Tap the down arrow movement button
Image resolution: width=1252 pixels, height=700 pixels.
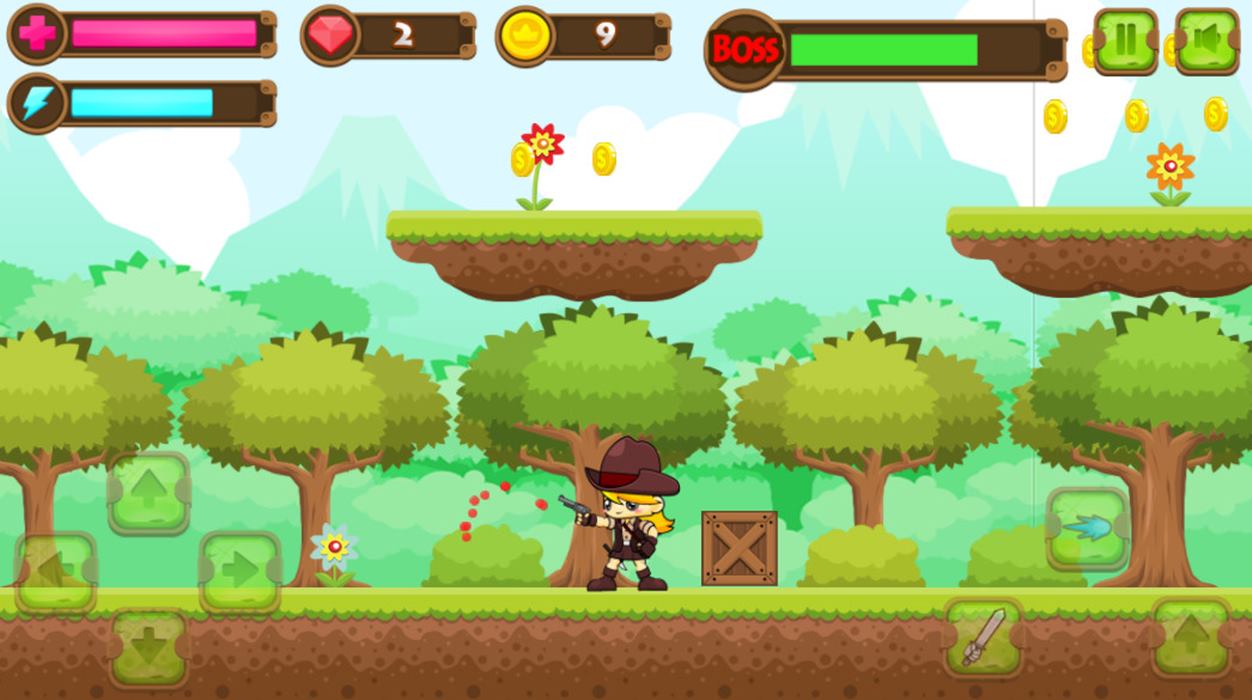[148, 647]
